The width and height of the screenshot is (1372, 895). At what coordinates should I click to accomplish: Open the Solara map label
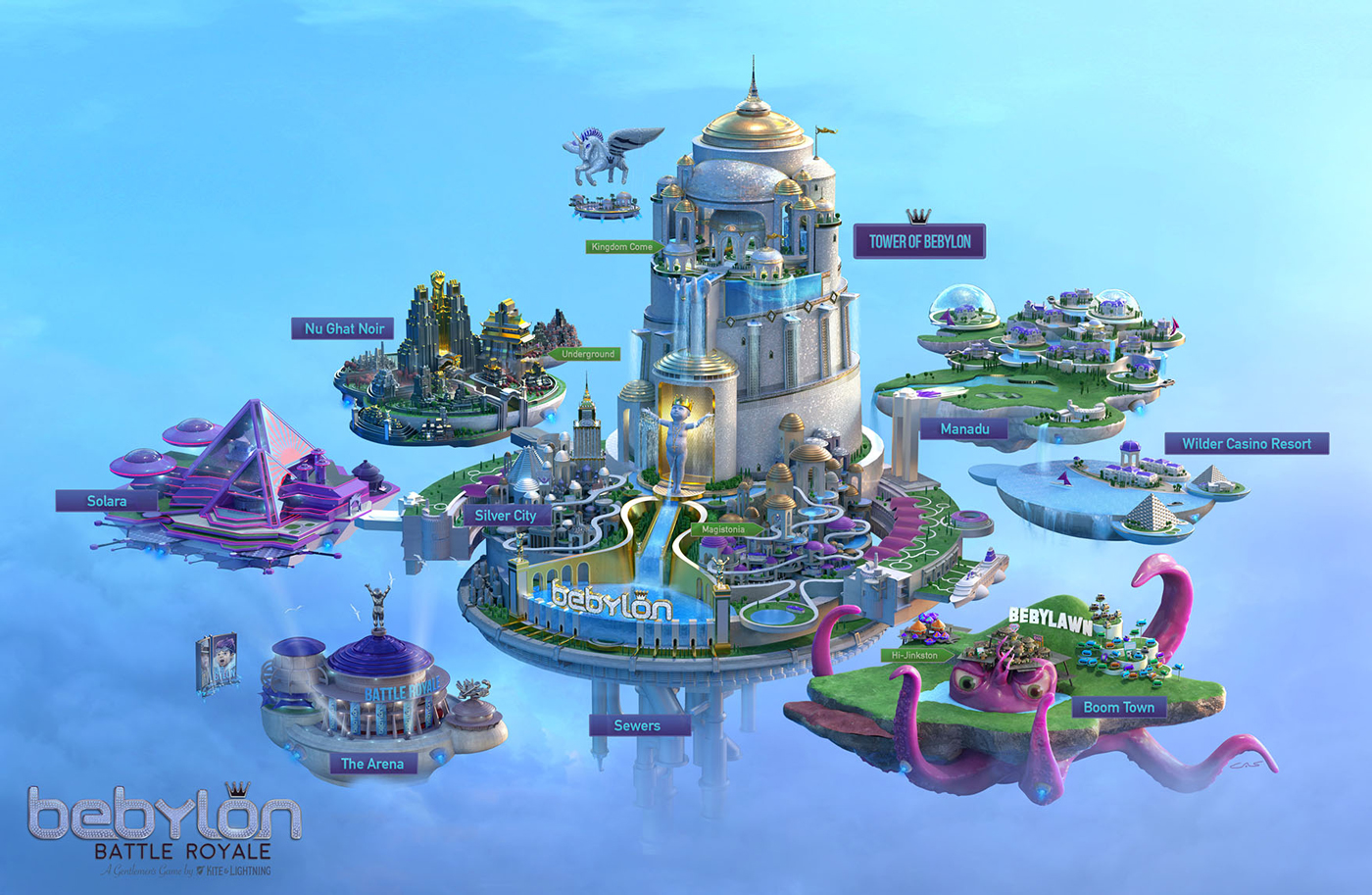point(107,501)
